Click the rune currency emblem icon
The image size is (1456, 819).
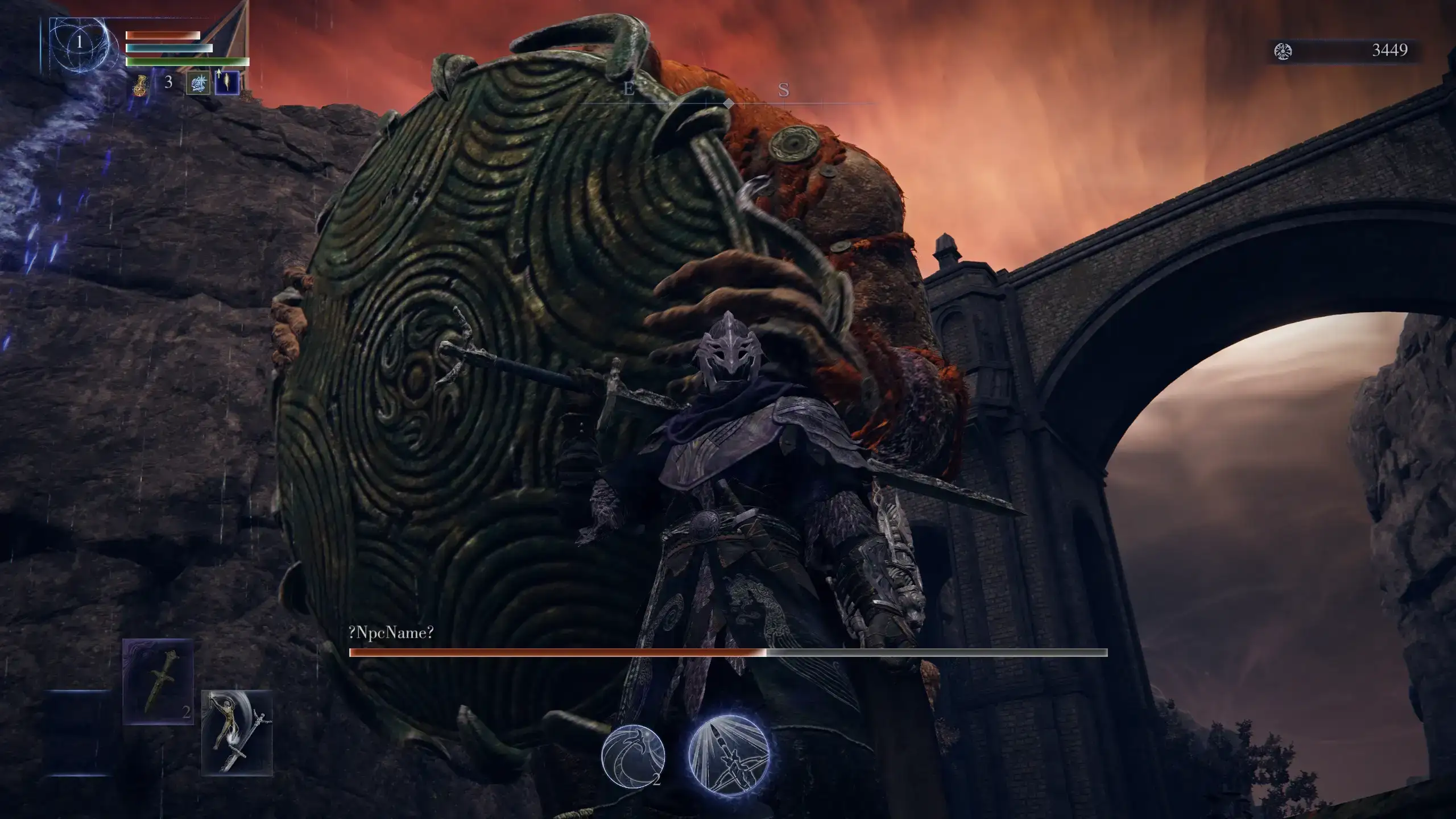point(1283,51)
